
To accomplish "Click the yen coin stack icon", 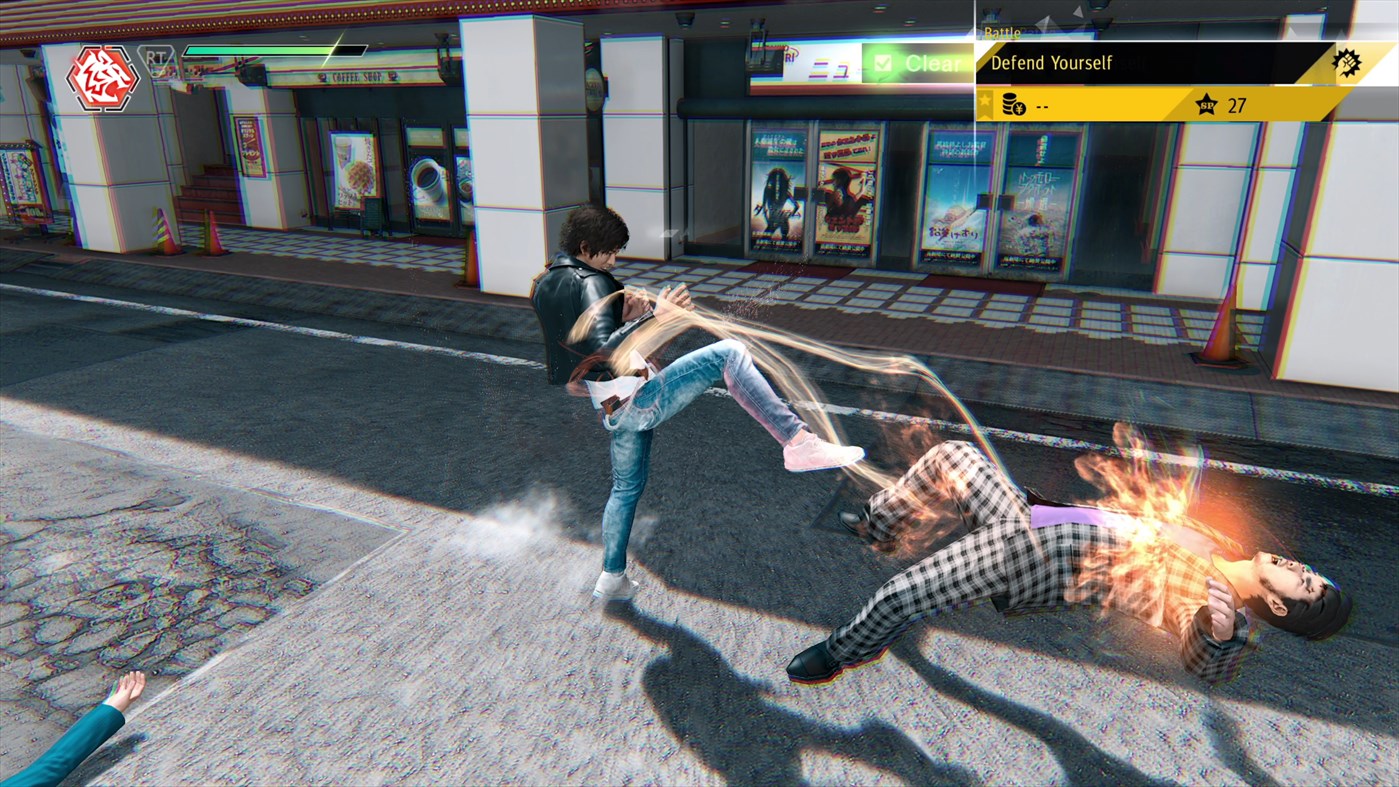I will (x=1010, y=104).
